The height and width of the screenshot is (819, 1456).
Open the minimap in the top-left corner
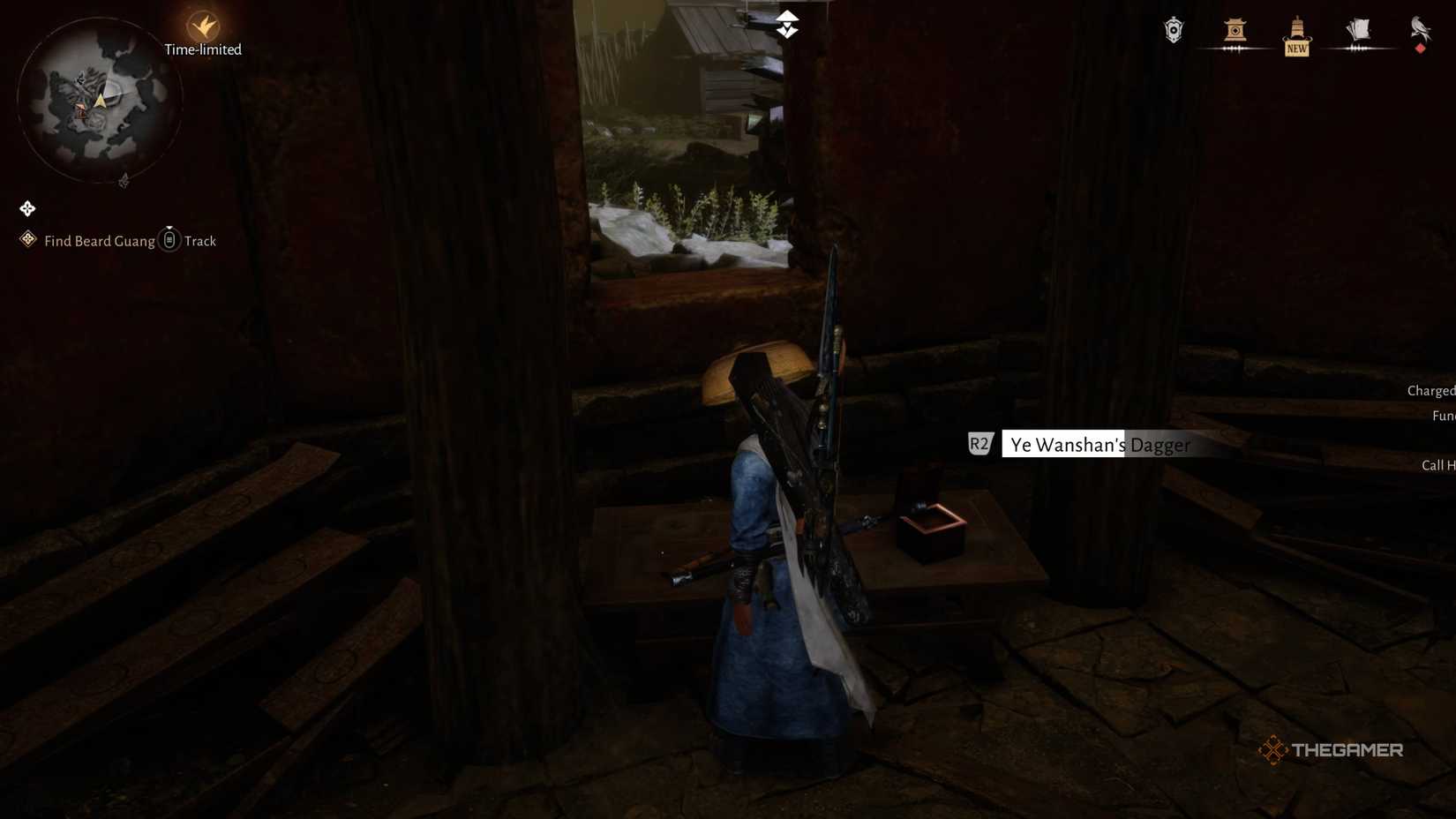pos(100,99)
